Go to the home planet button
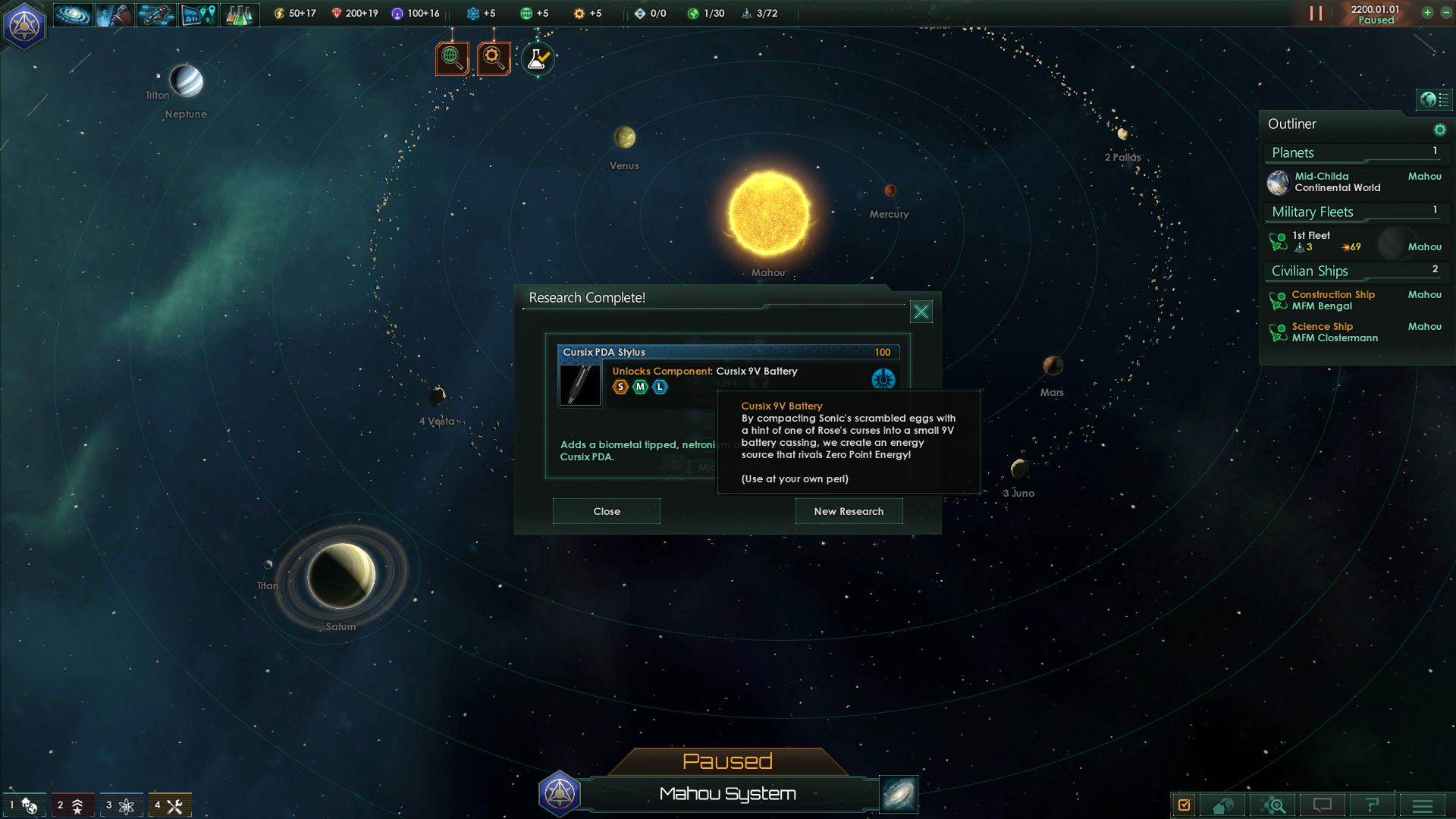The height and width of the screenshot is (819, 1456). click(x=1222, y=805)
